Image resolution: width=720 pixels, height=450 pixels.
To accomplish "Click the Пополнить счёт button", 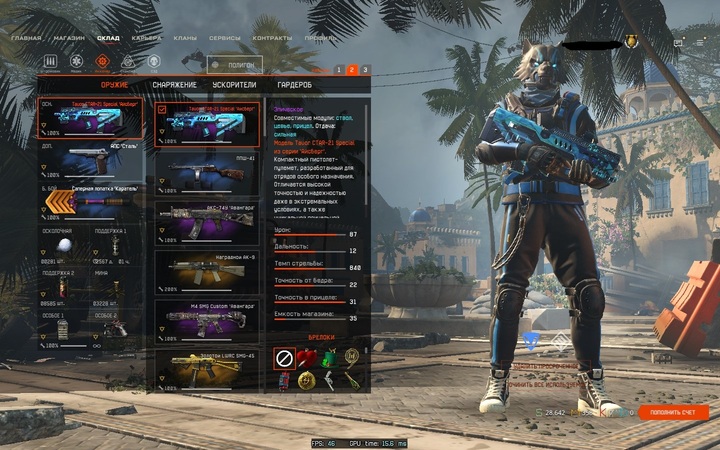I will click(x=673, y=412).
